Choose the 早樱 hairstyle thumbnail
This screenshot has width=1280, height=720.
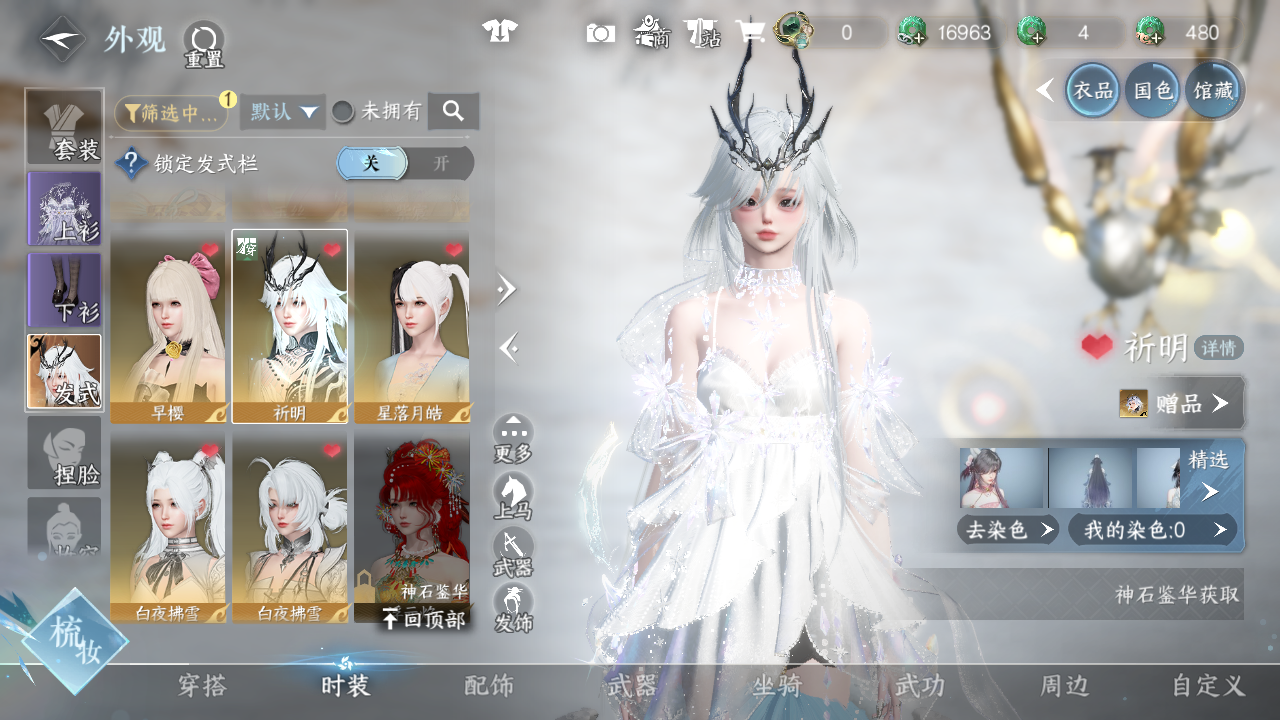[168, 326]
